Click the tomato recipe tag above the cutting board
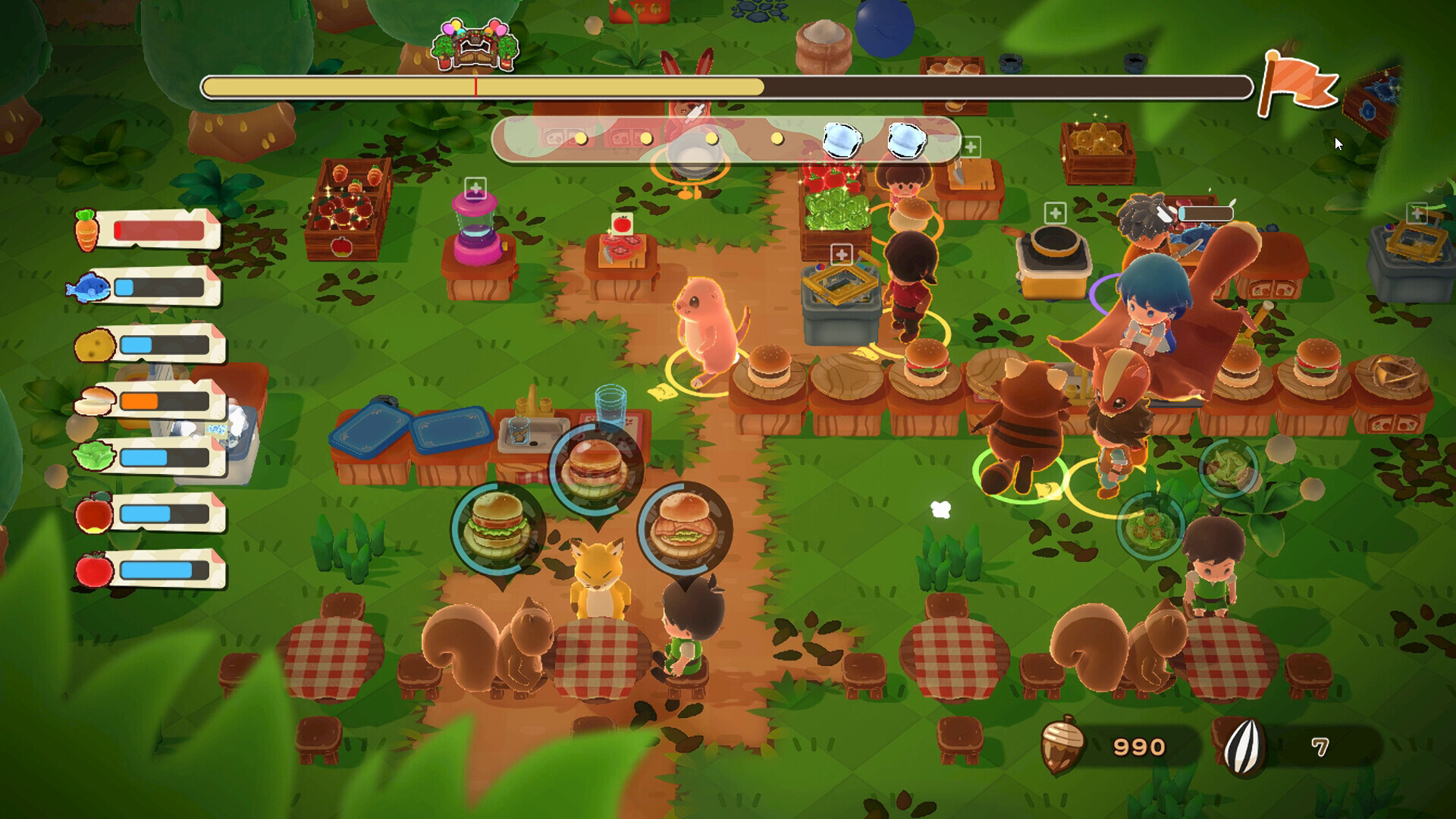This screenshot has width=1456, height=819. (x=622, y=223)
